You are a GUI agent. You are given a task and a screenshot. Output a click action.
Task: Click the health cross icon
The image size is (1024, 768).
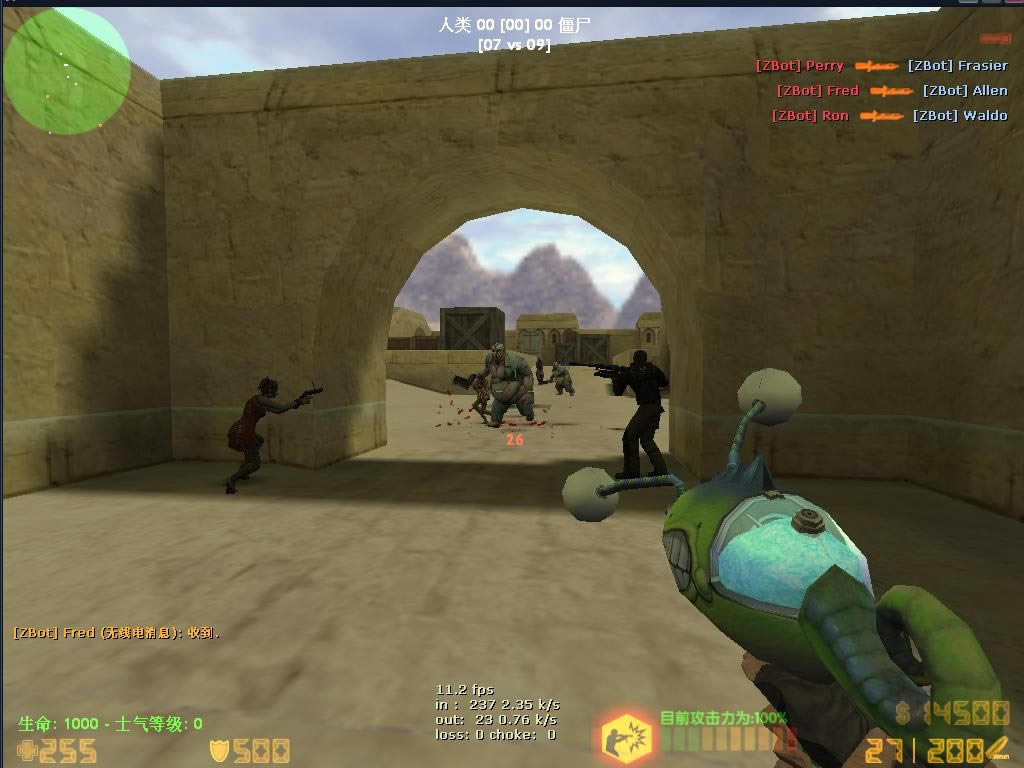[x=26, y=751]
